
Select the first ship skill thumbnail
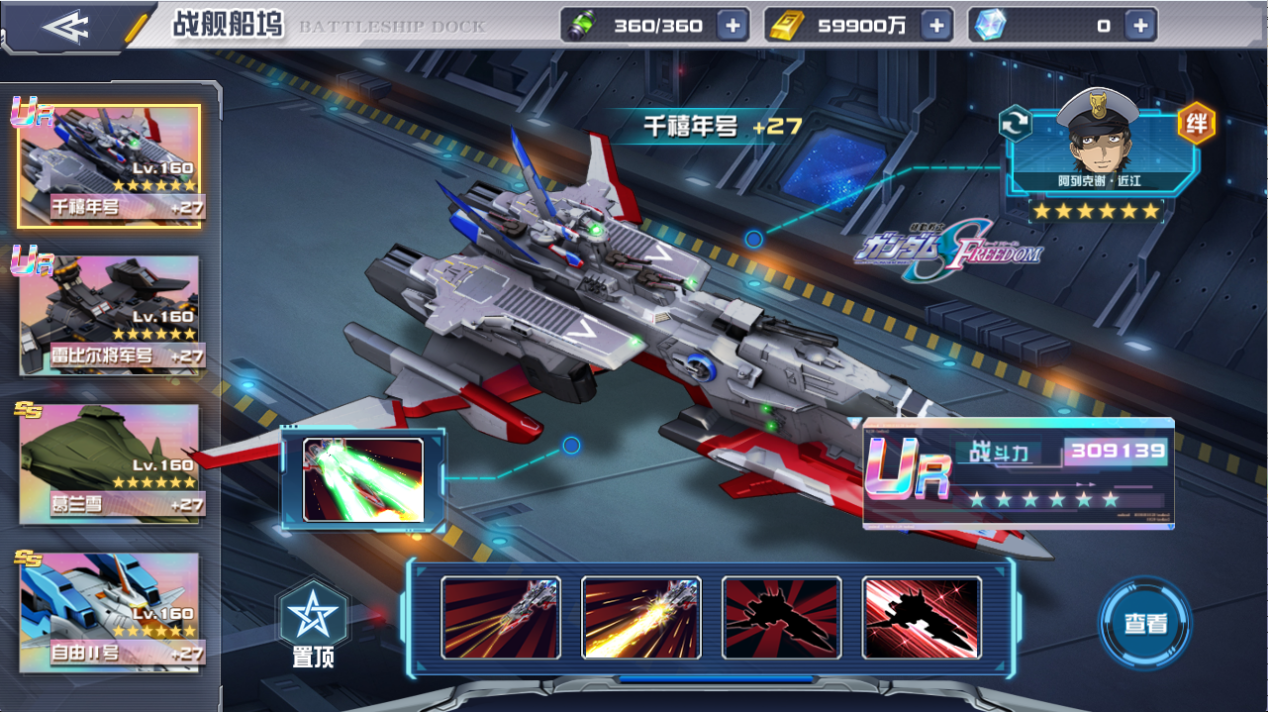tap(500, 617)
